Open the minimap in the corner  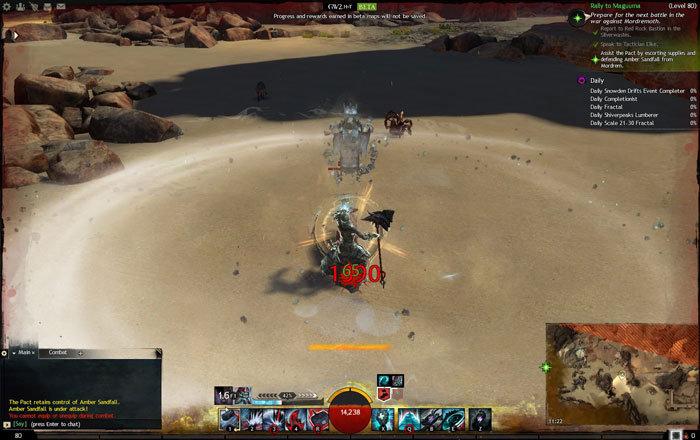(x=621, y=376)
